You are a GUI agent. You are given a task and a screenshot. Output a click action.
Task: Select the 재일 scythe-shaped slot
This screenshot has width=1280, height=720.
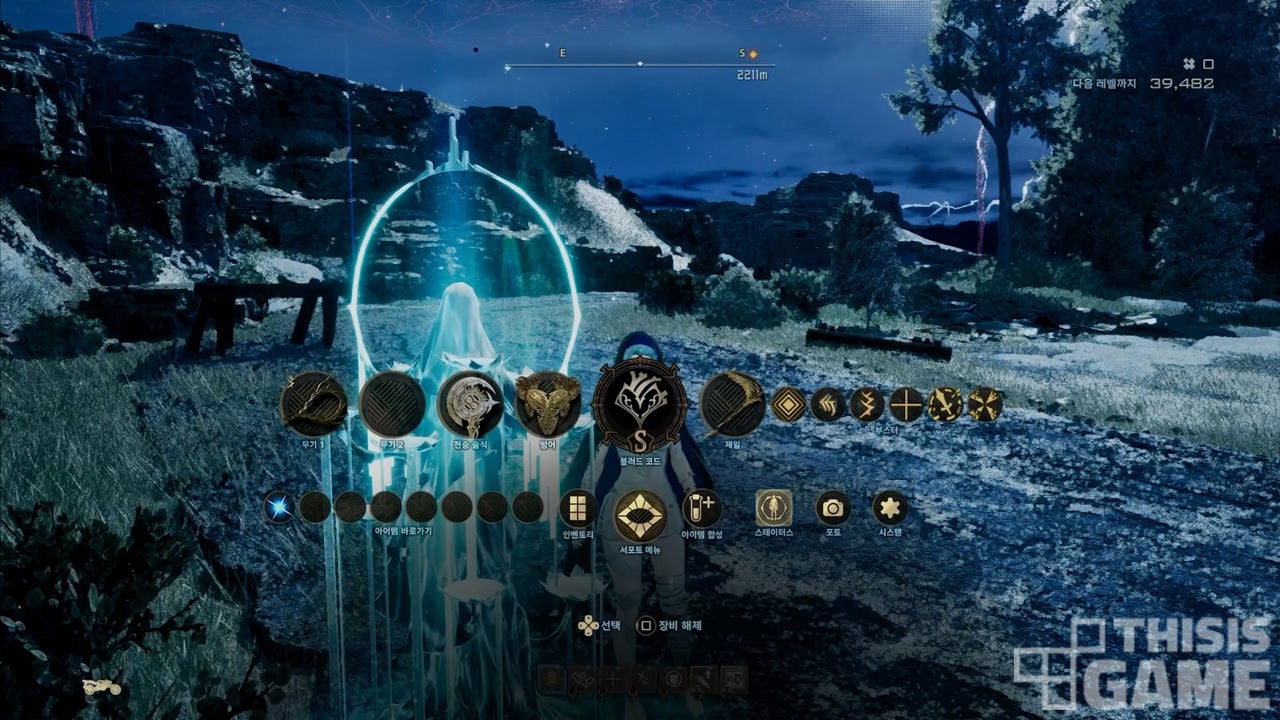(x=732, y=404)
